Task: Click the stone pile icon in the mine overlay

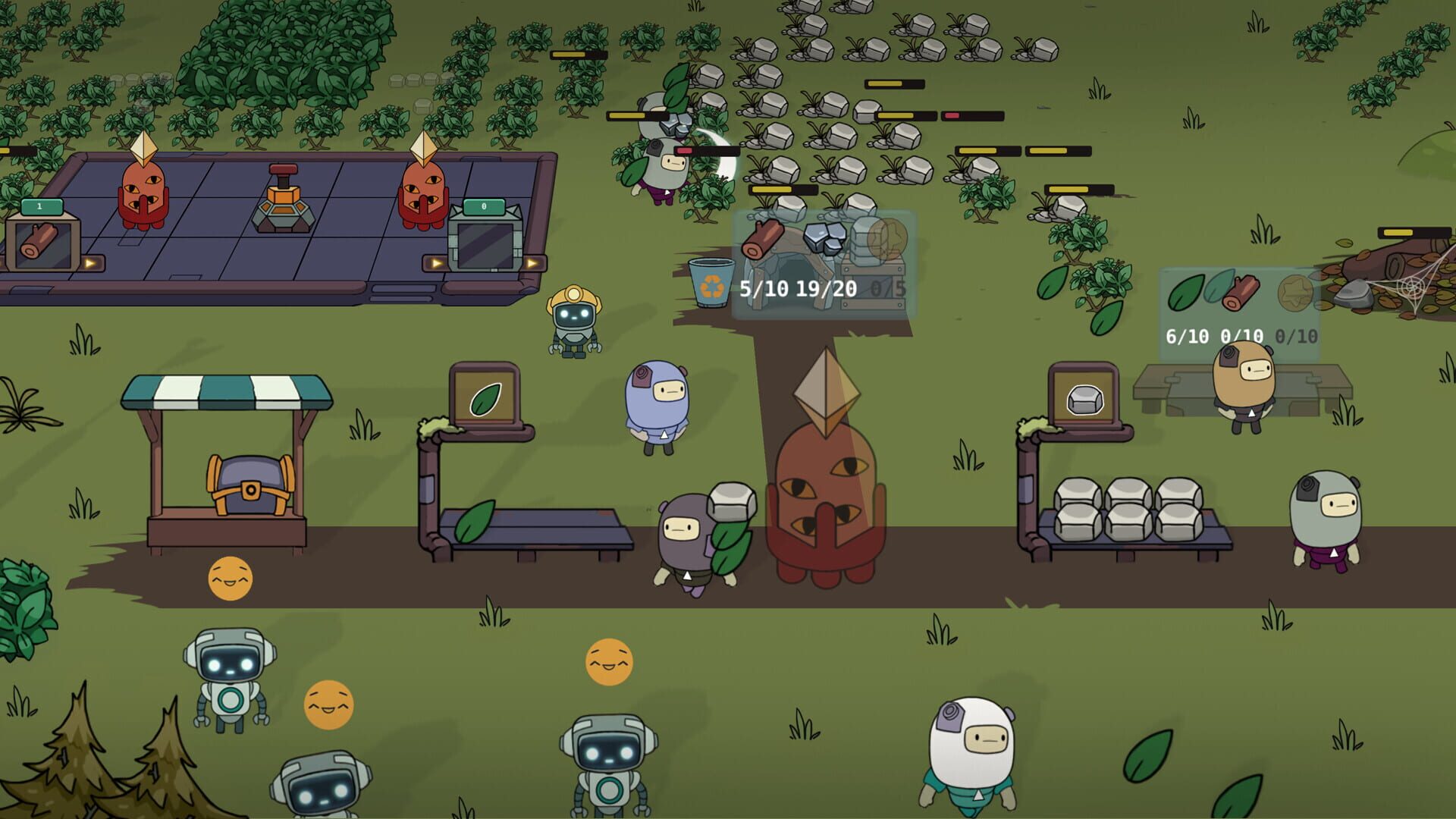Action: (825, 237)
